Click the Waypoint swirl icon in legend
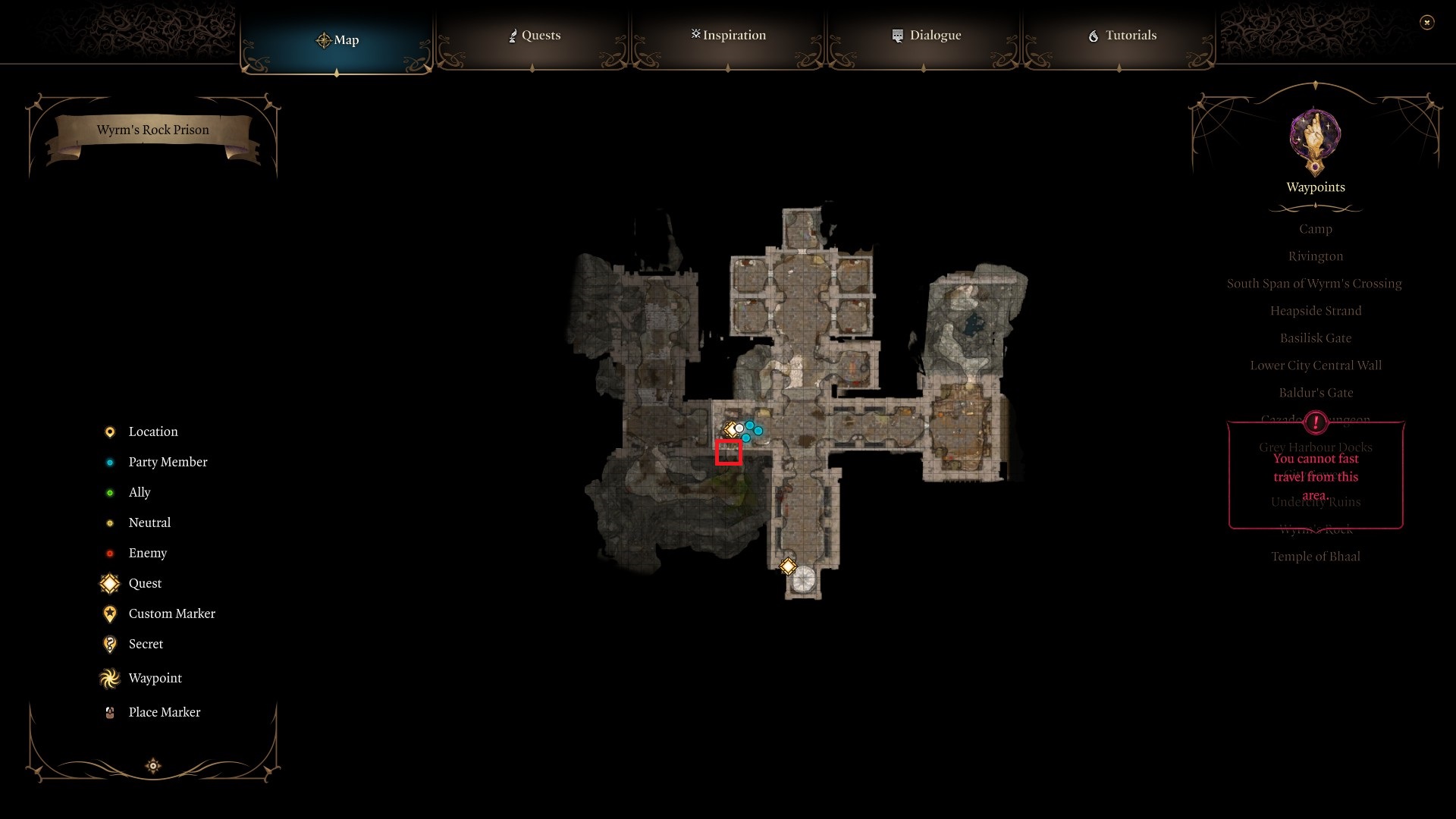1456x819 pixels. (x=109, y=678)
